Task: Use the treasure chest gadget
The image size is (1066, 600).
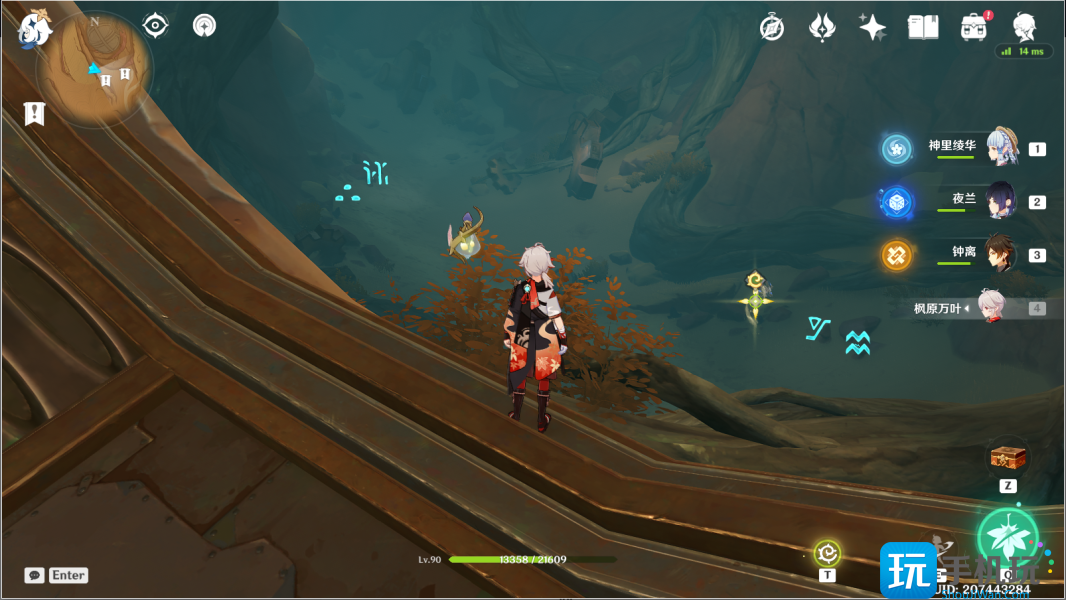Action: [x=1008, y=459]
